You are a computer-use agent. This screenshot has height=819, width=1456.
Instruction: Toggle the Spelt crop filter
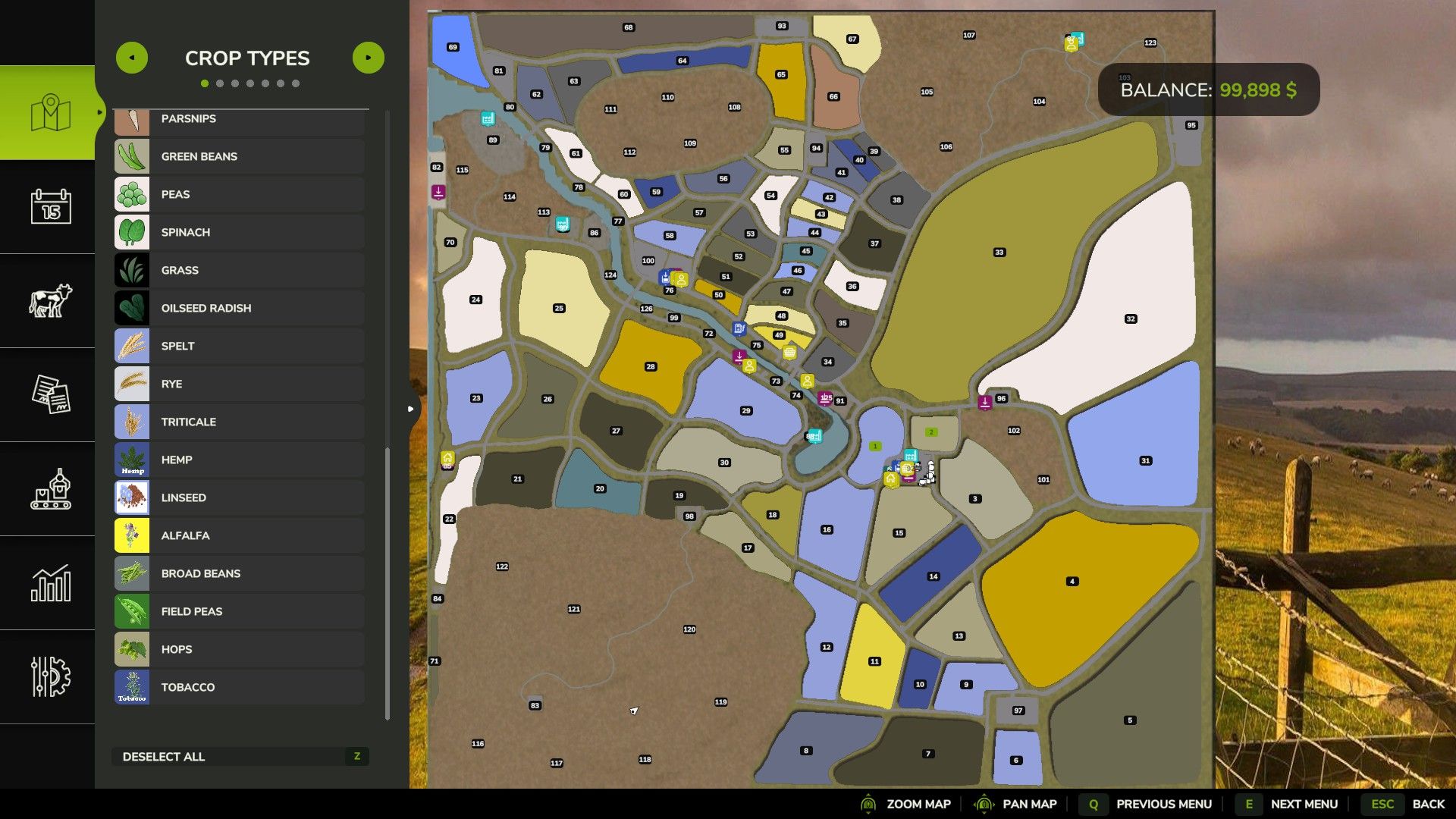[240, 346]
